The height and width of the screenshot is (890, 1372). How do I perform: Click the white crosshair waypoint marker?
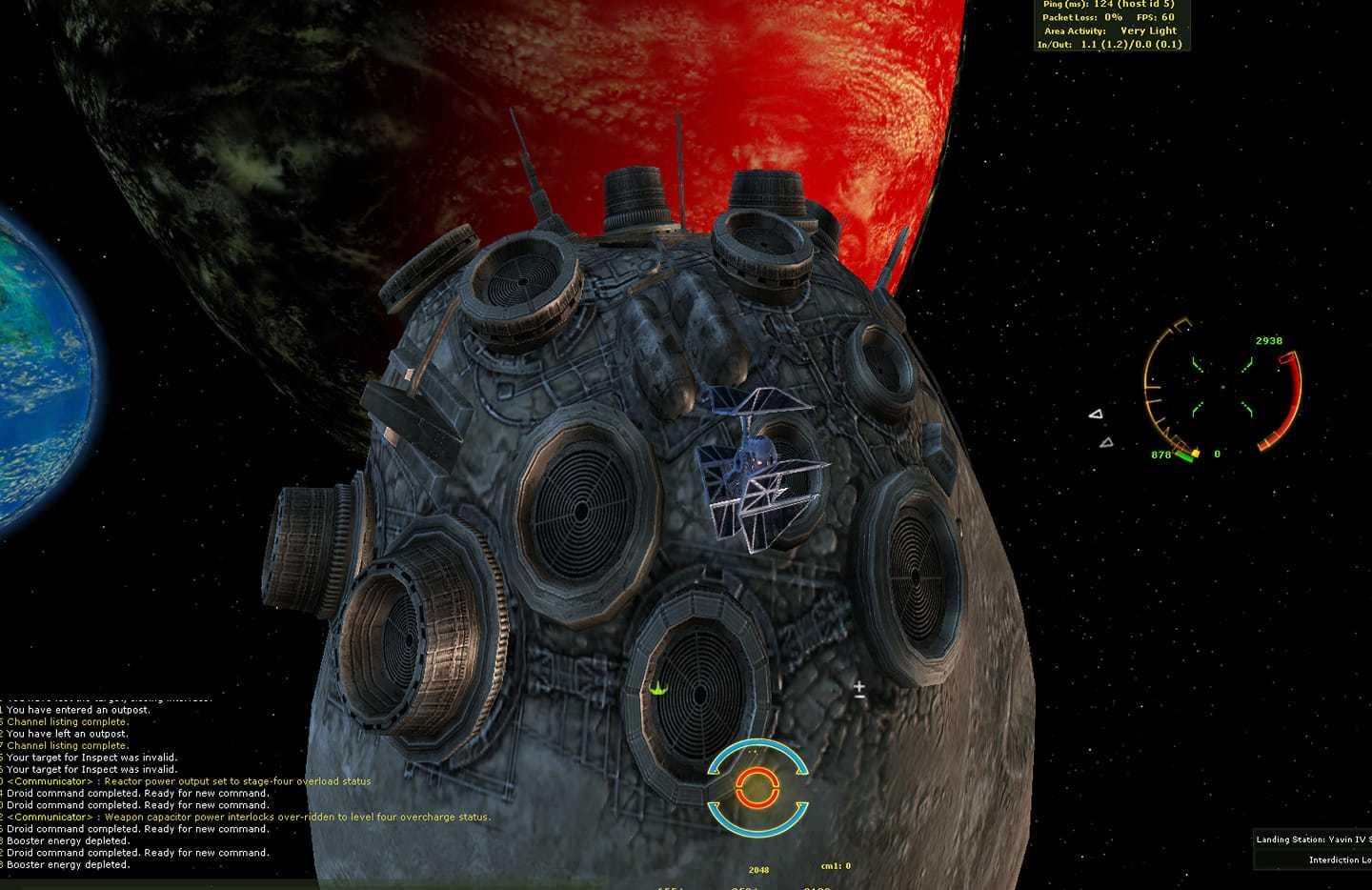click(x=859, y=685)
